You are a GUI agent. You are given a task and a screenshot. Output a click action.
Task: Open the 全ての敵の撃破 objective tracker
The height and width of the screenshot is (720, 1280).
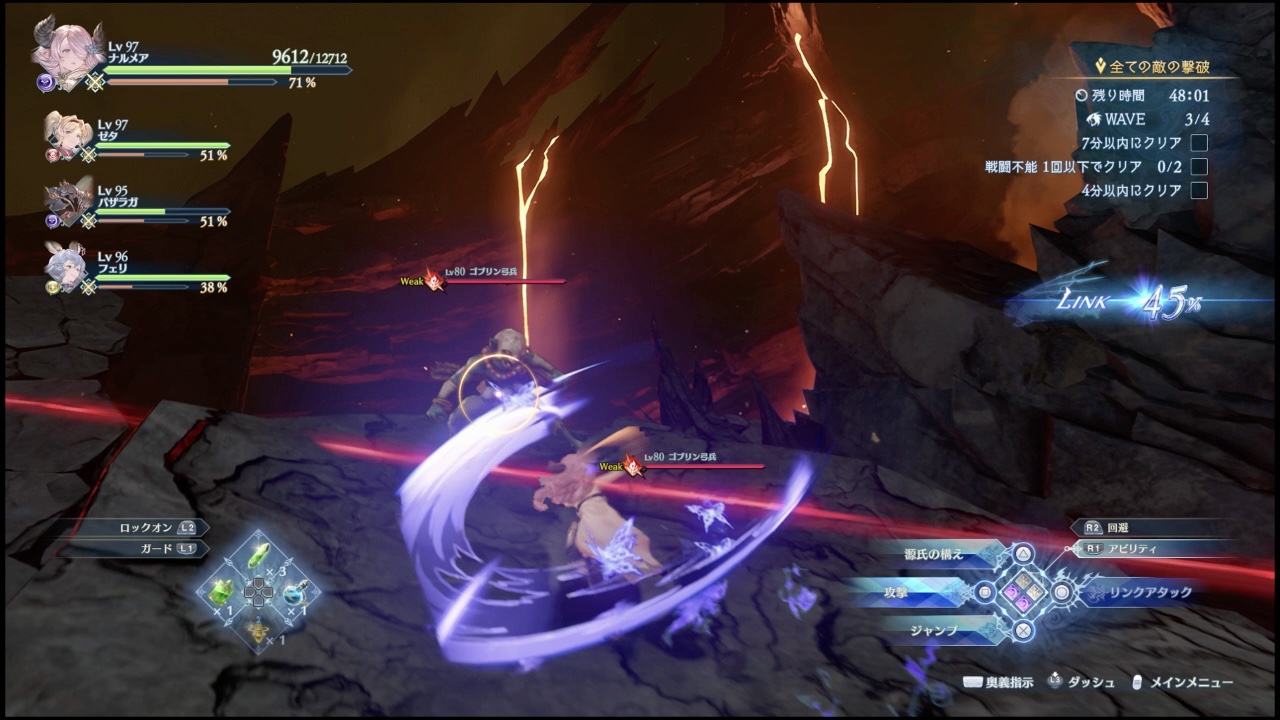click(1158, 67)
